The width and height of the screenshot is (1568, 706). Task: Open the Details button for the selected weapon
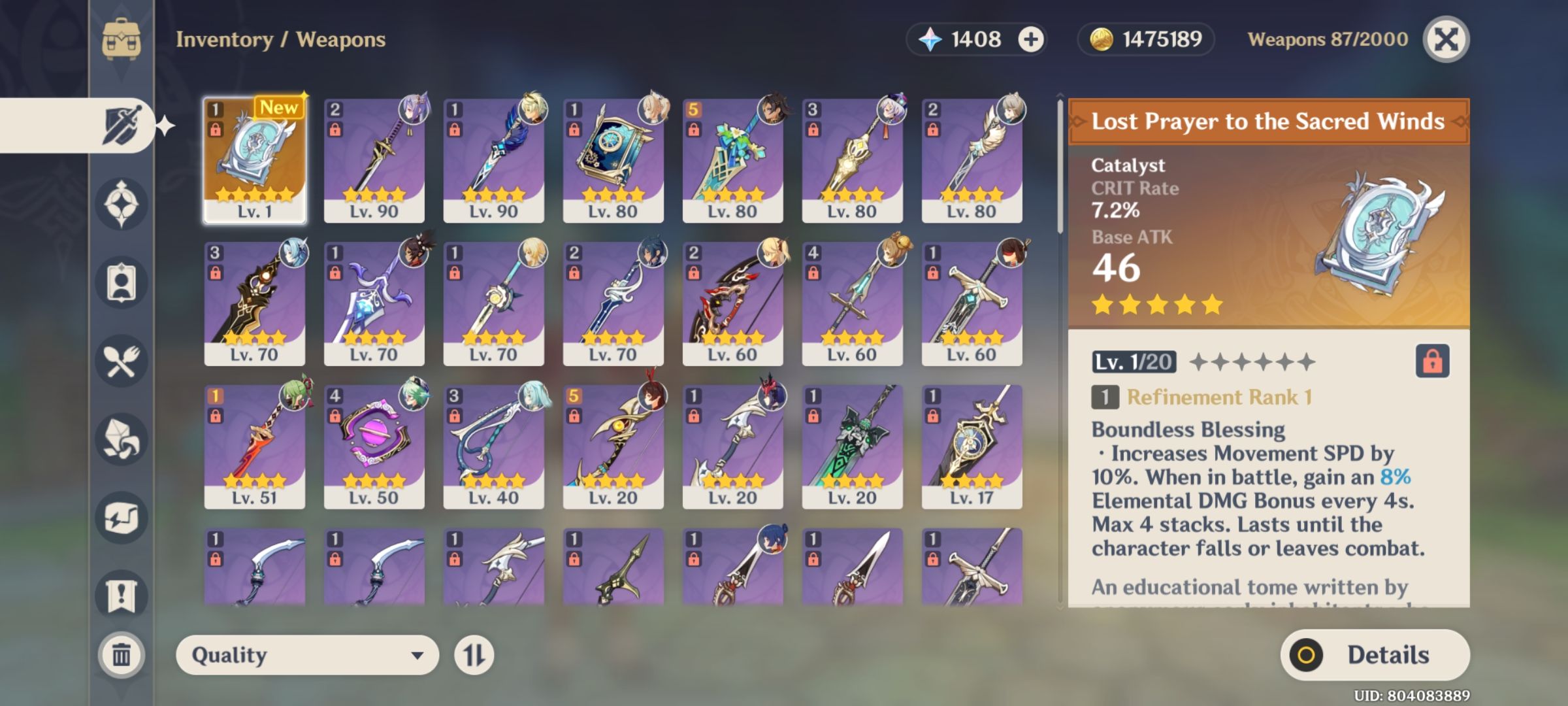click(1375, 654)
